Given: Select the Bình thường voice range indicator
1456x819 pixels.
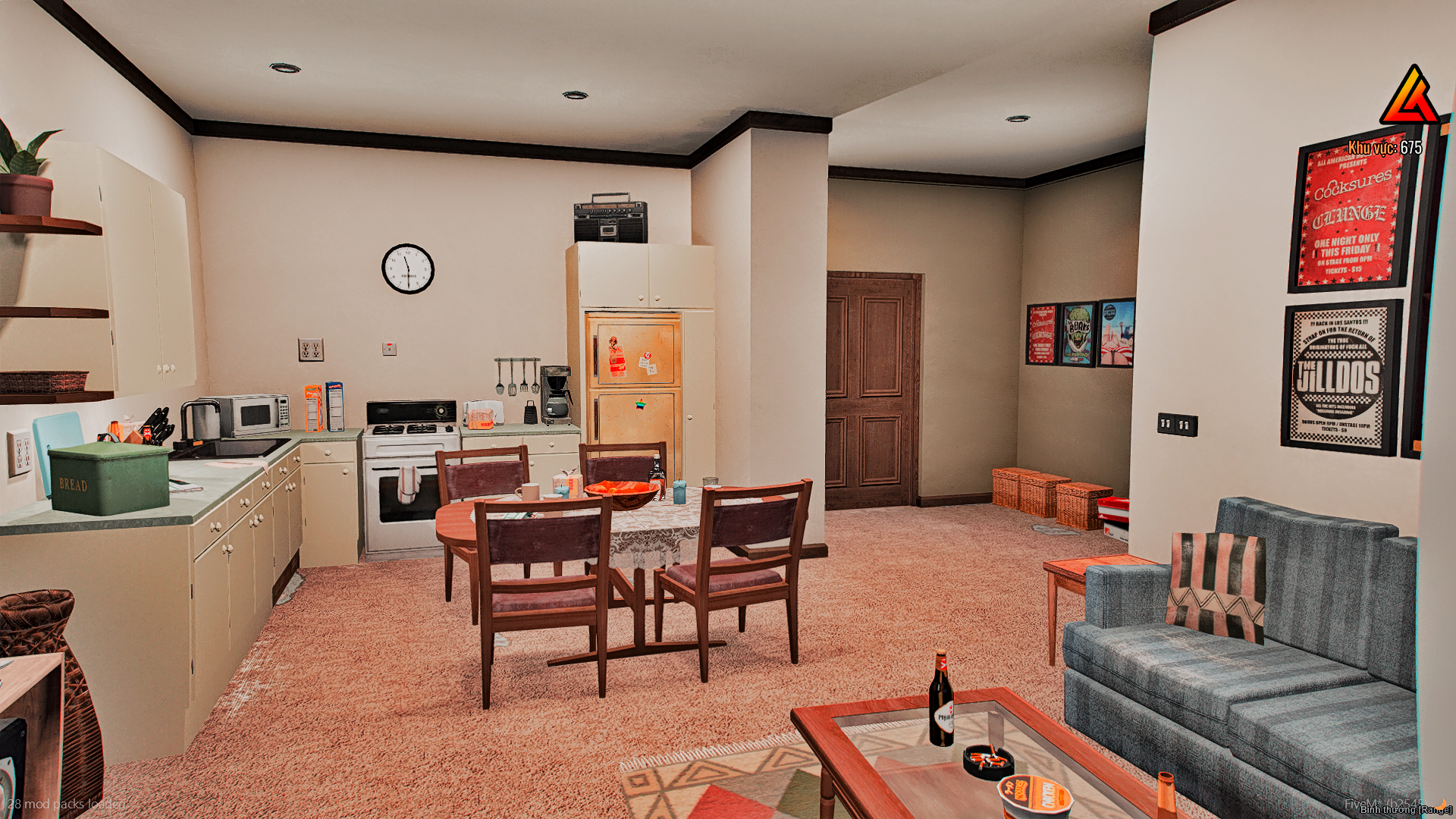Looking at the screenshot, I should 1405,810.
